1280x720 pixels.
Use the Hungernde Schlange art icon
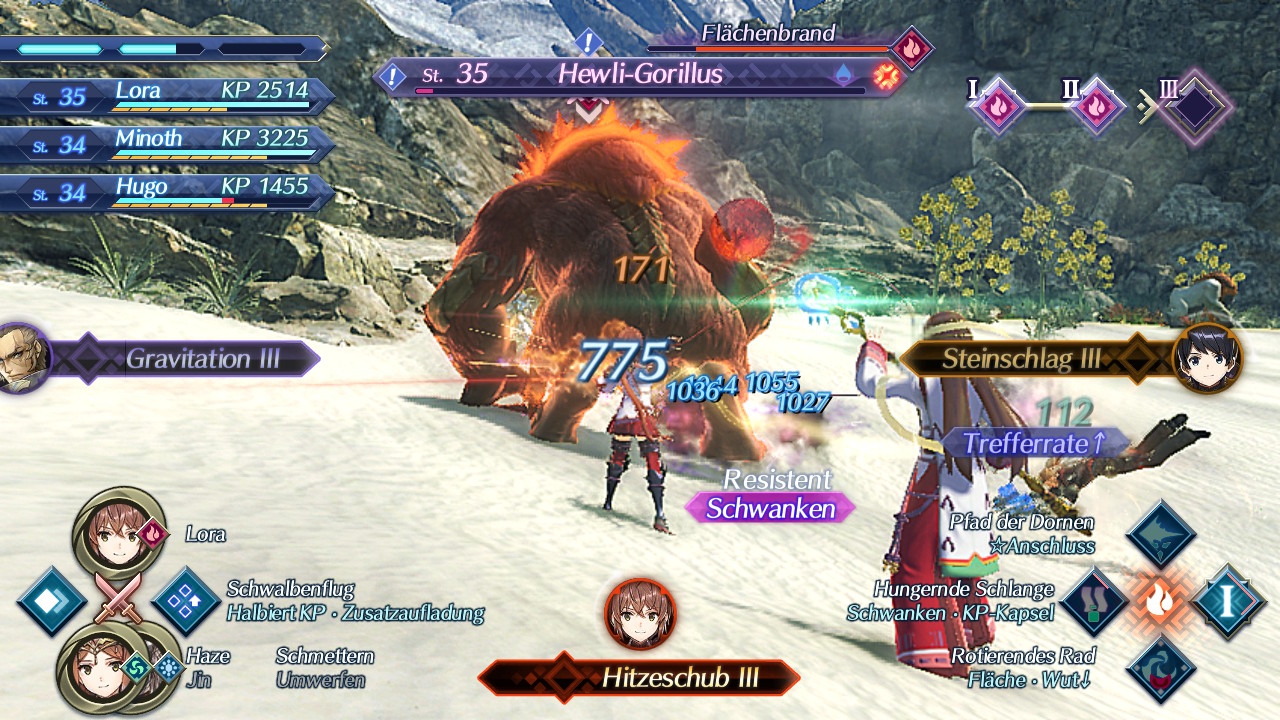click(x=1095, y=602)
